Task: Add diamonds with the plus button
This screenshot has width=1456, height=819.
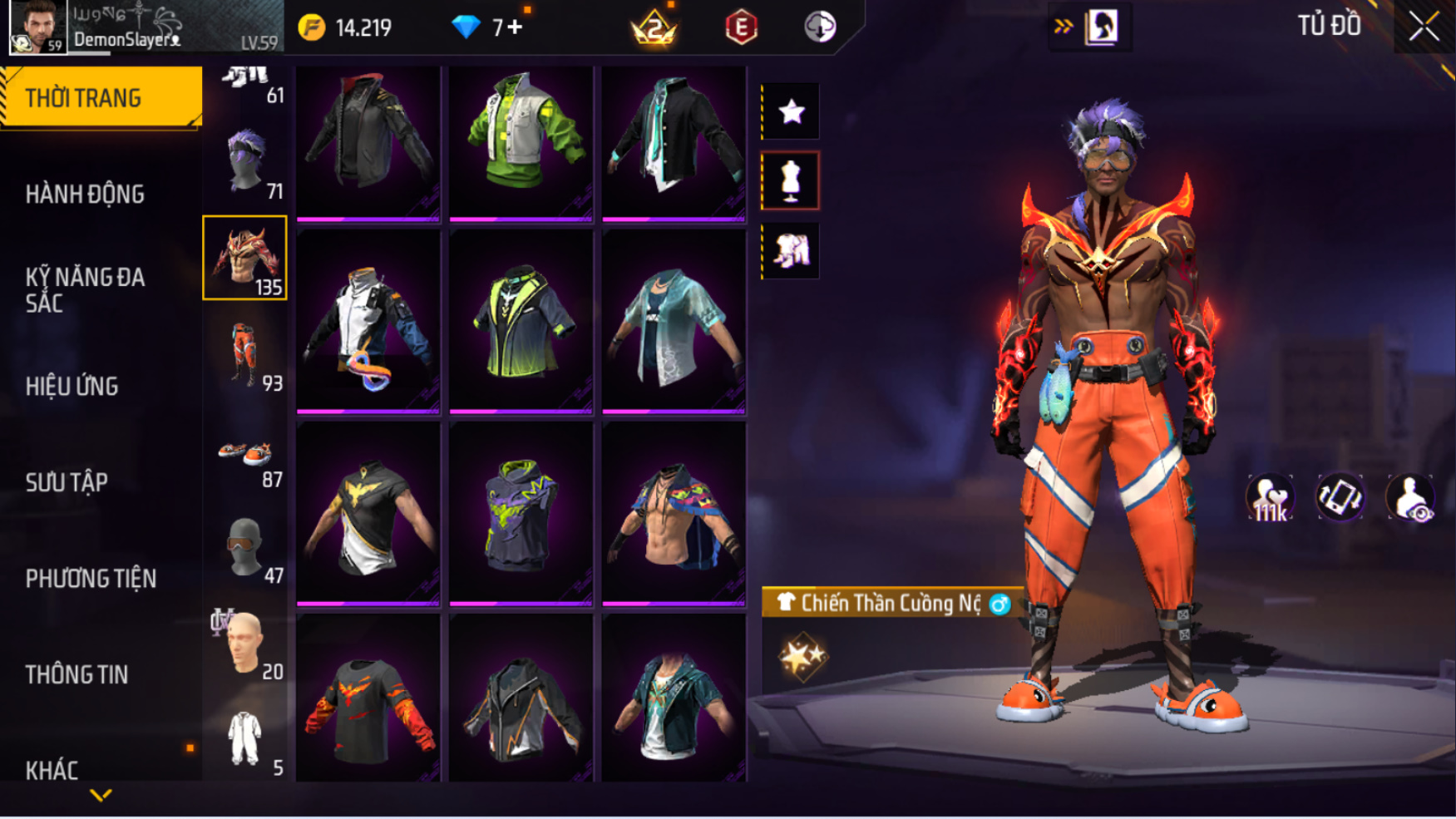Action: pos(516,27)
